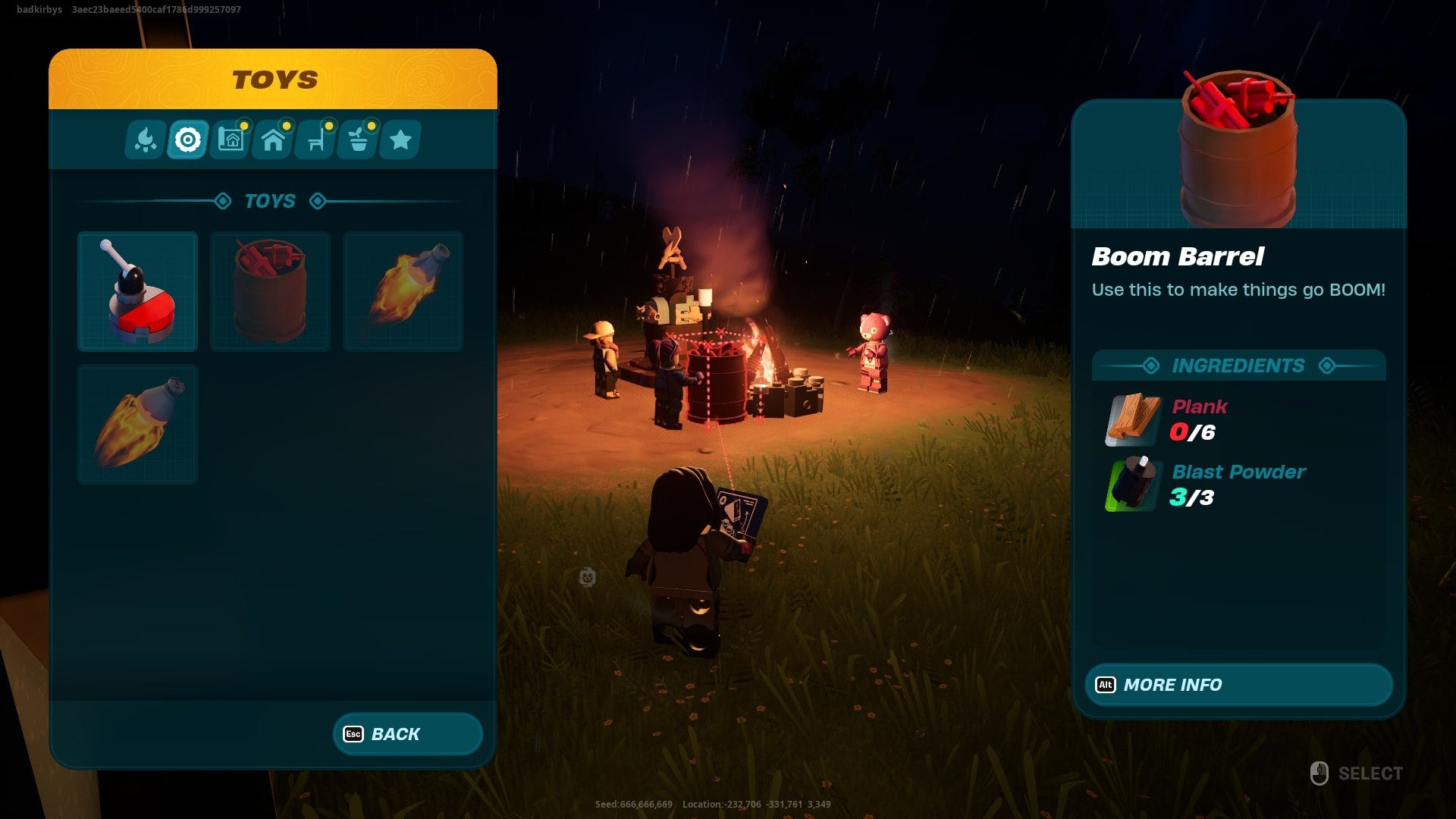Select the Toys gear category icon
1456x819 pixels.
coord(187,140)
